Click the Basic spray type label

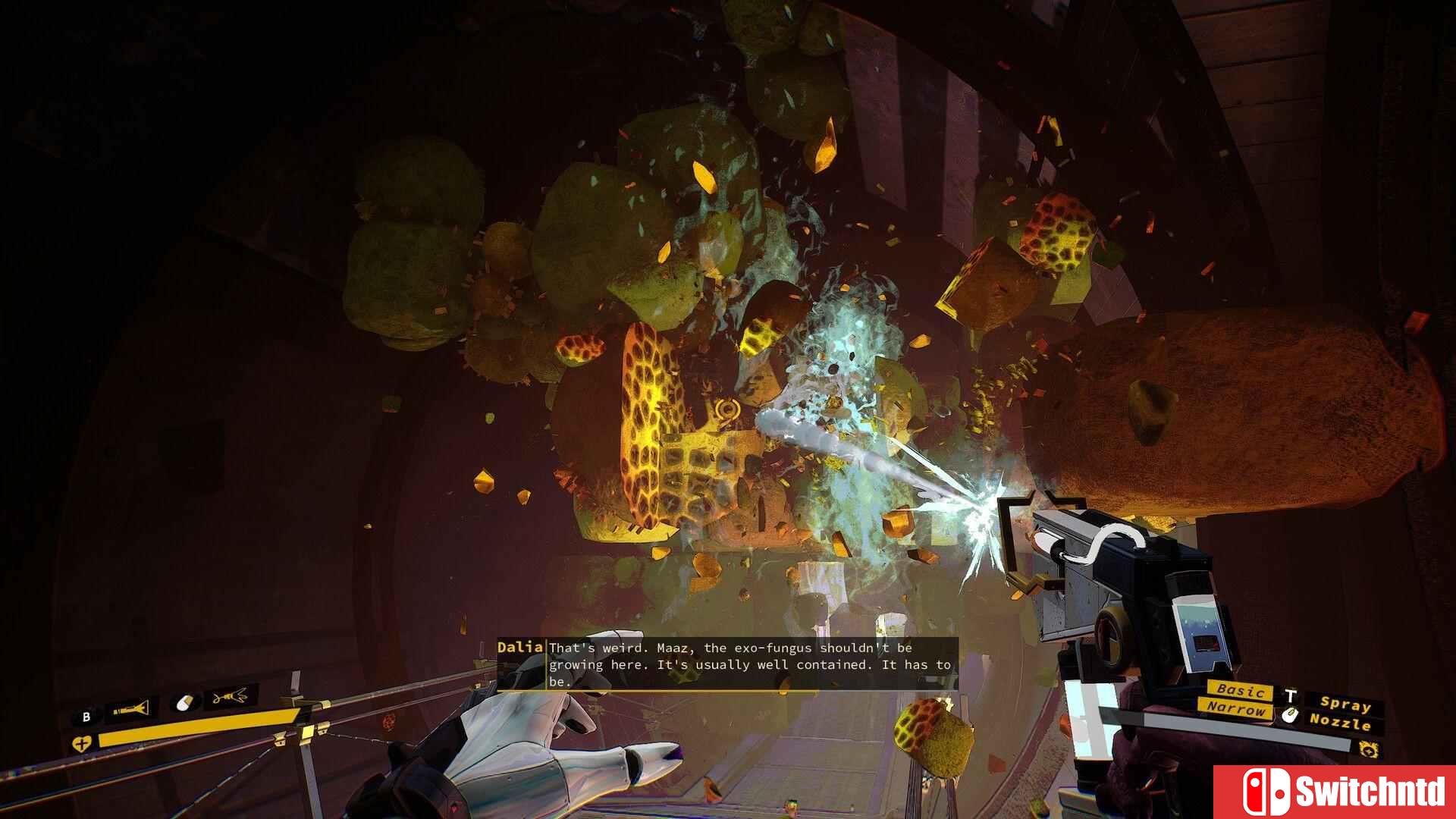point(1241,690)
